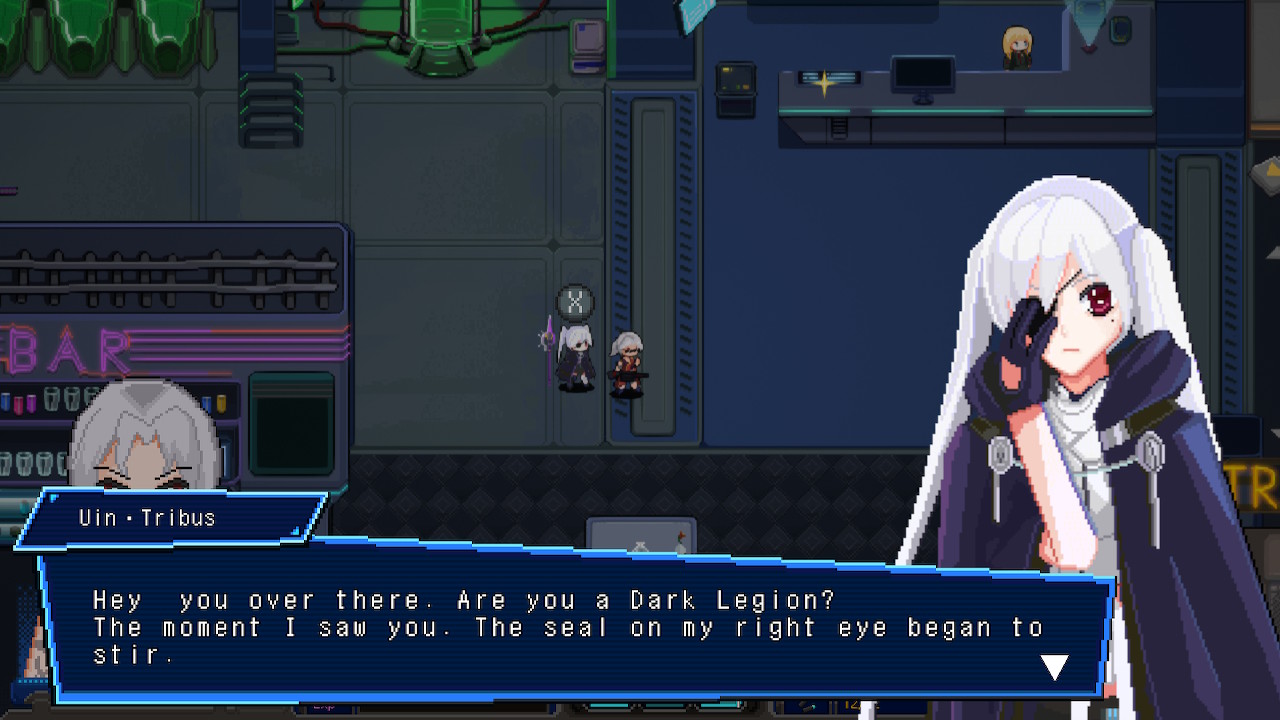This screenshot has width=1280, height=720.
Task: Select the red-outfit gunner NPC sprite
Action: pyautogui.click(x=630, y=360)
